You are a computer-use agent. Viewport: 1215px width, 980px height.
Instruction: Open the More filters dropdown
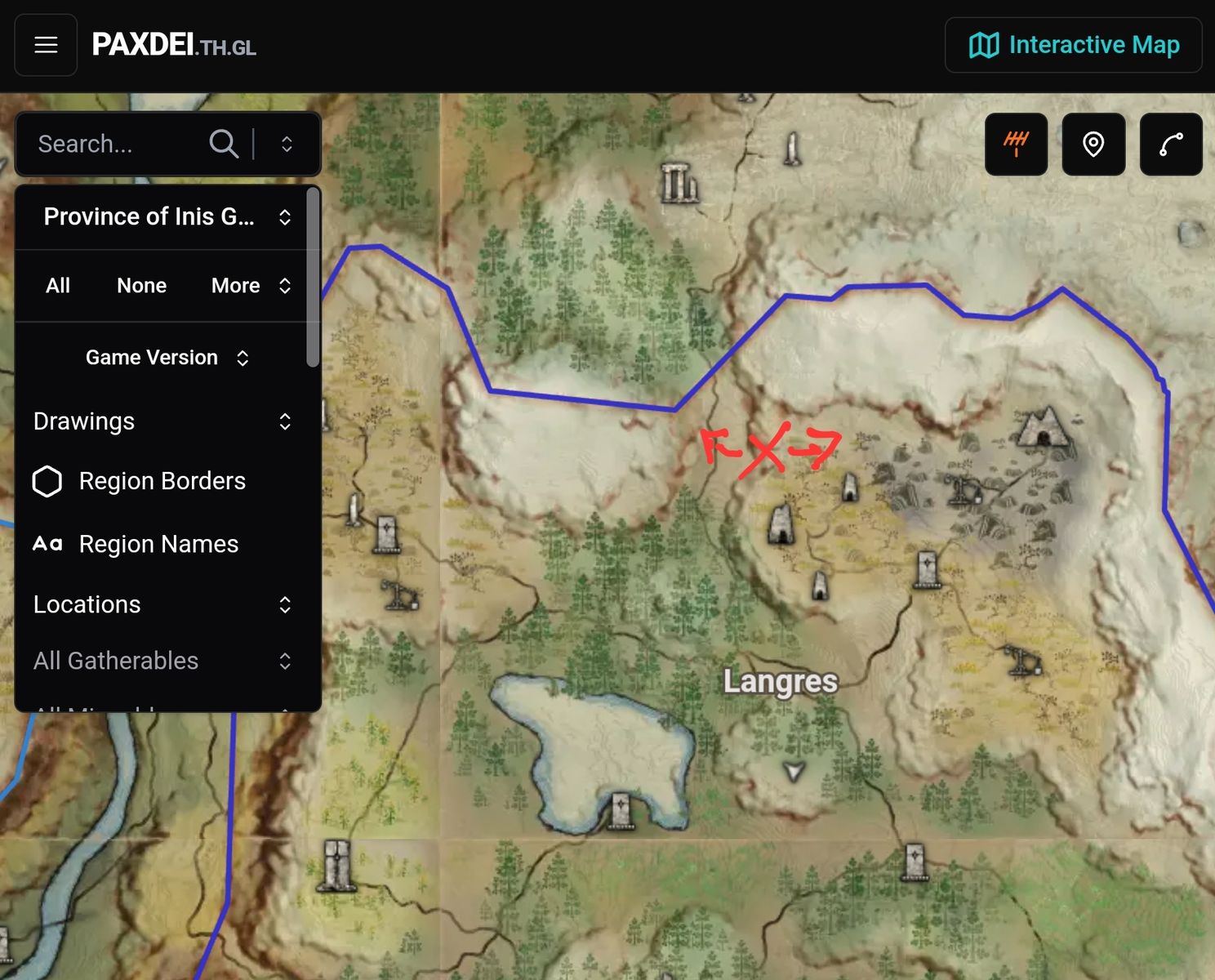250,285
